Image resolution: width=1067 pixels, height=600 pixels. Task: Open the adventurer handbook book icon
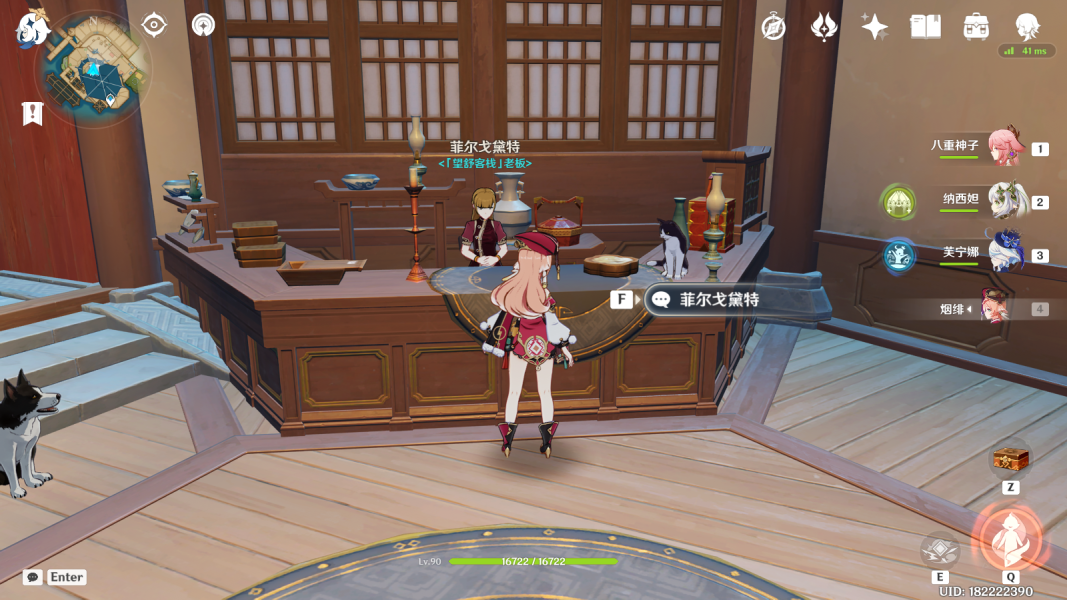[926, 27]
